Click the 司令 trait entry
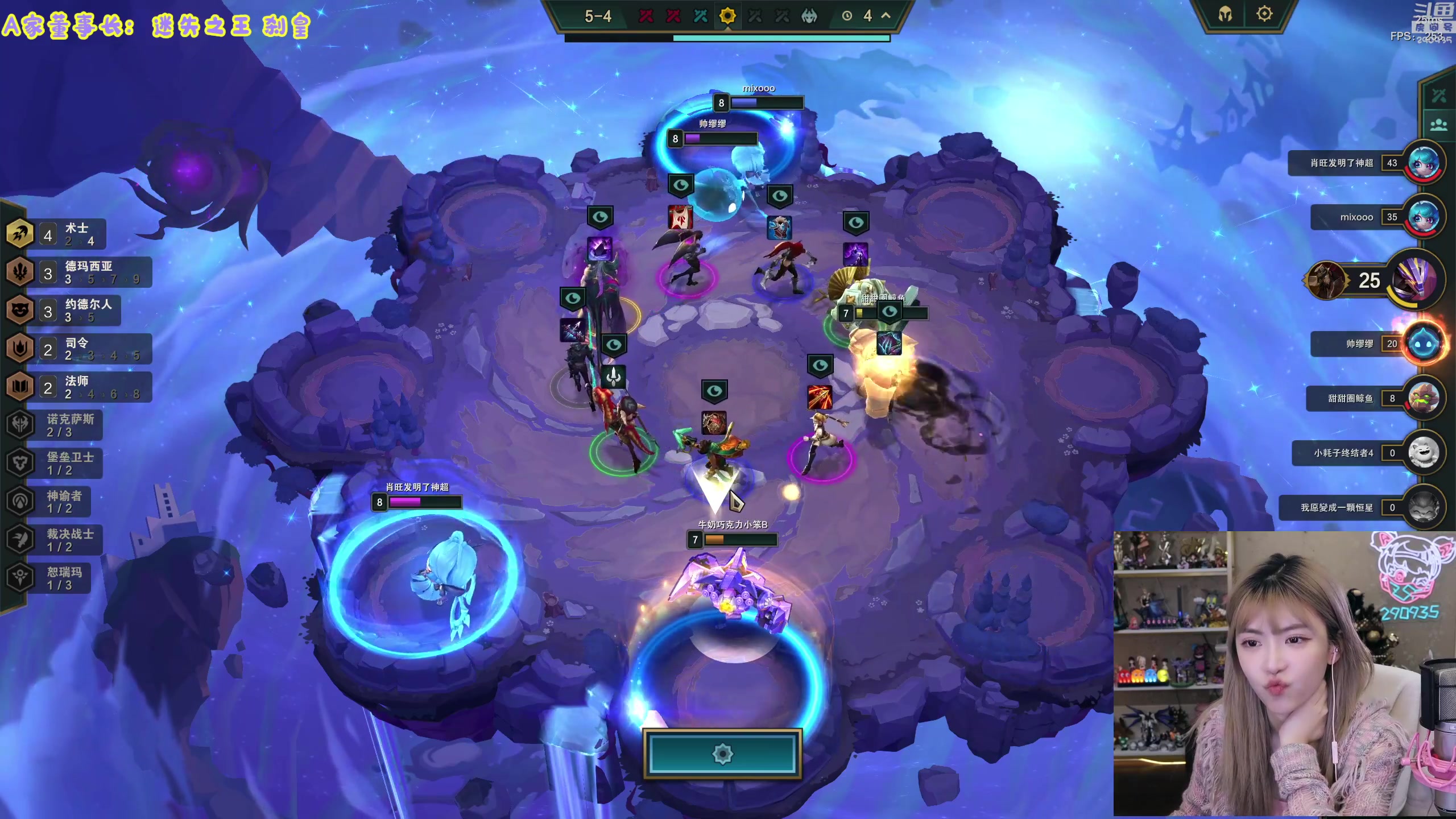1456x819 pixels. (x=80, y=349)
